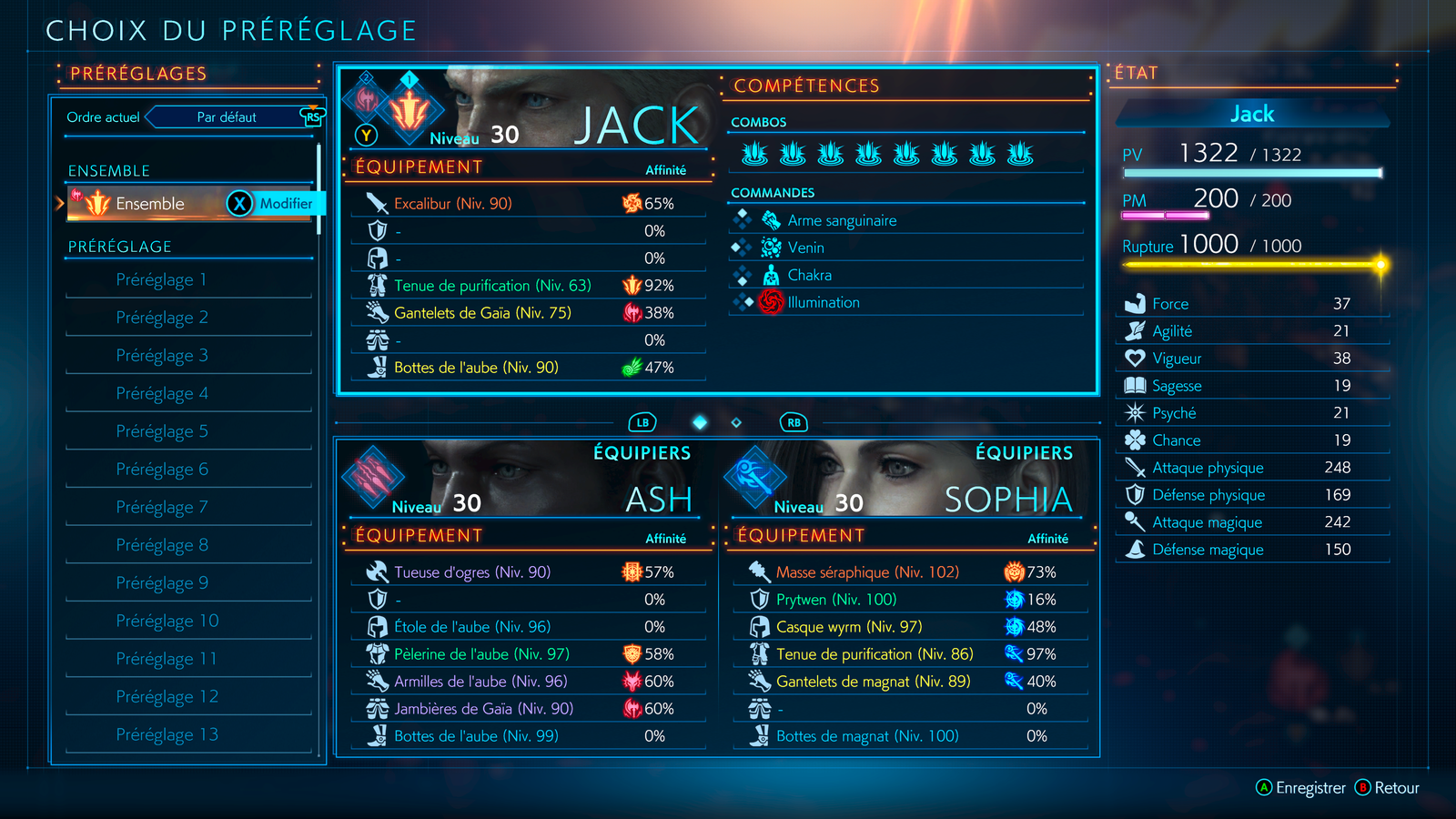Click the Chakra command entry
The width and height of the screenshot is (1456, 819).
click(809, 275)
